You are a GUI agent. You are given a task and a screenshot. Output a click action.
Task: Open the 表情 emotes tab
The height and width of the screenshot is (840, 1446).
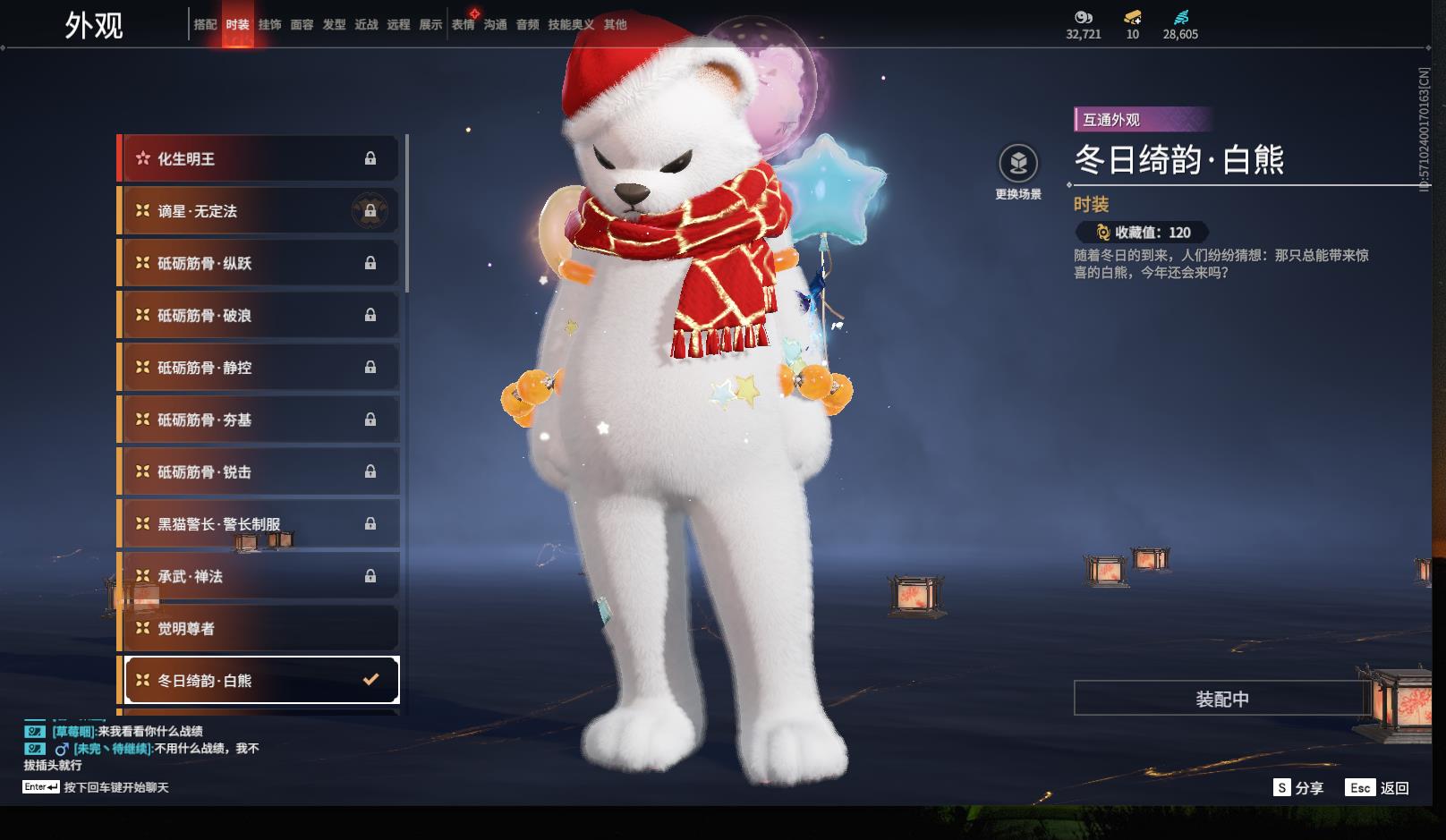click(463, 25)
